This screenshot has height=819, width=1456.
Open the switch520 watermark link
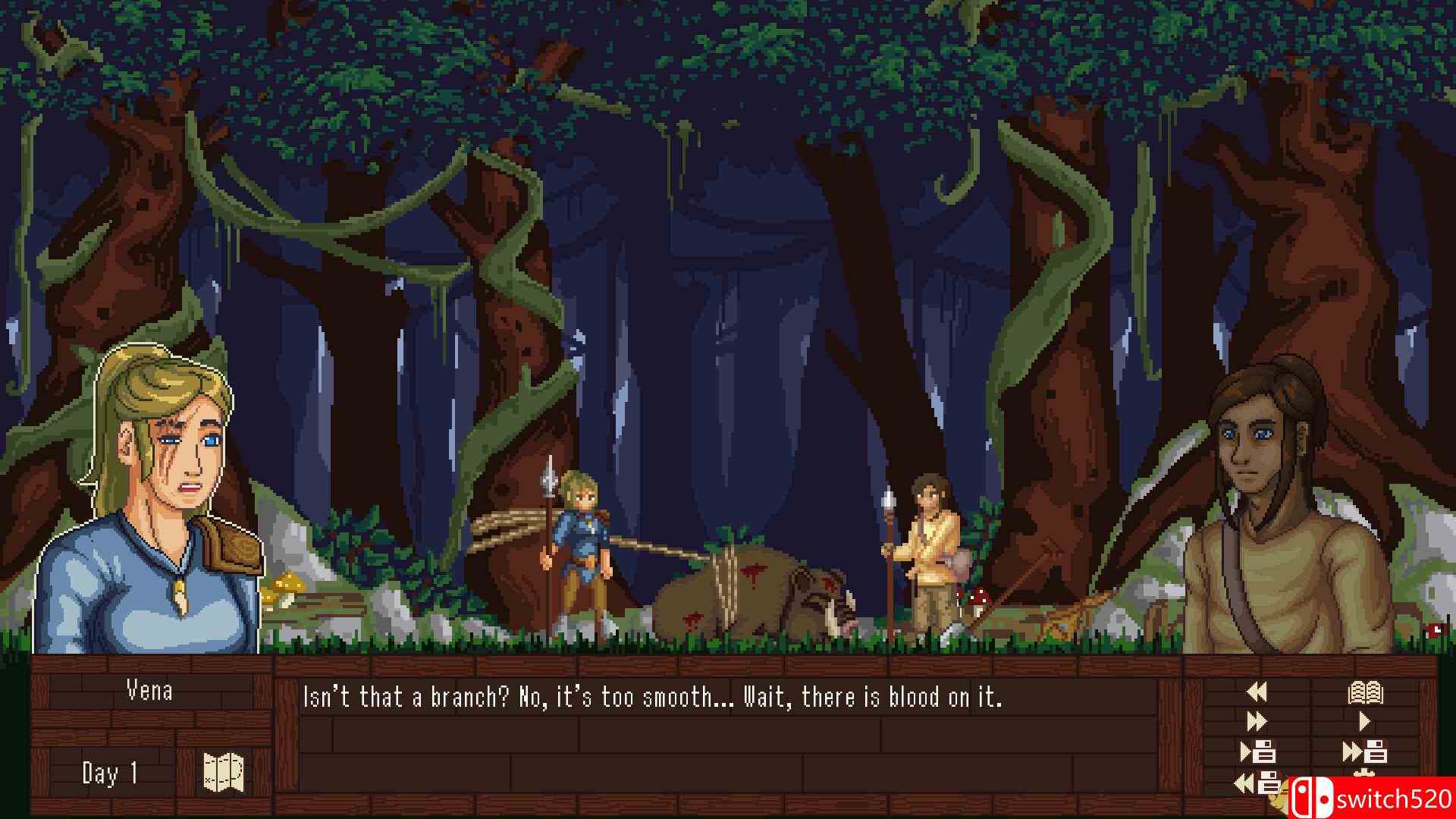click(1395, 798)
